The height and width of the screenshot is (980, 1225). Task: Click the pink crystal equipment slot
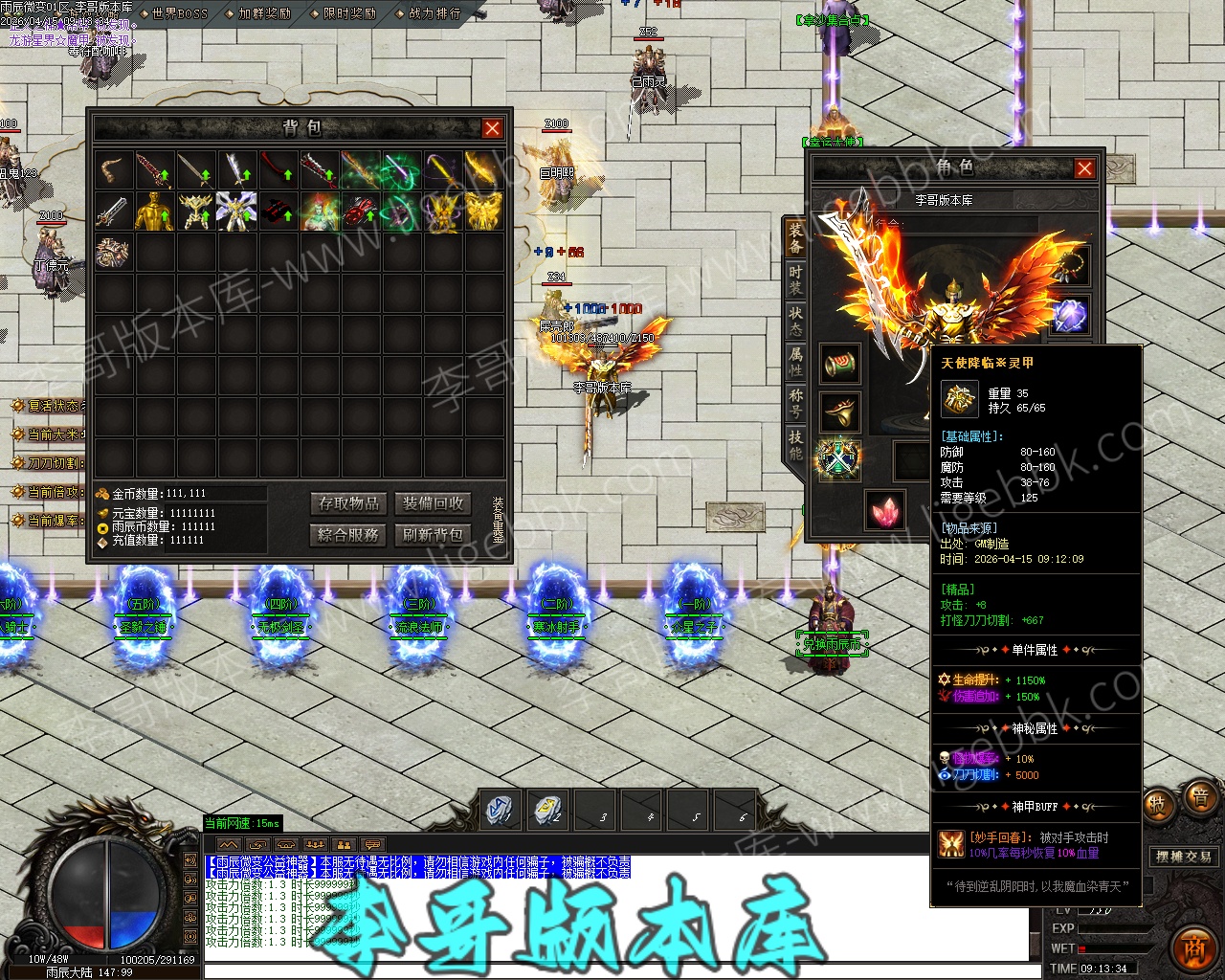[885, 510]
